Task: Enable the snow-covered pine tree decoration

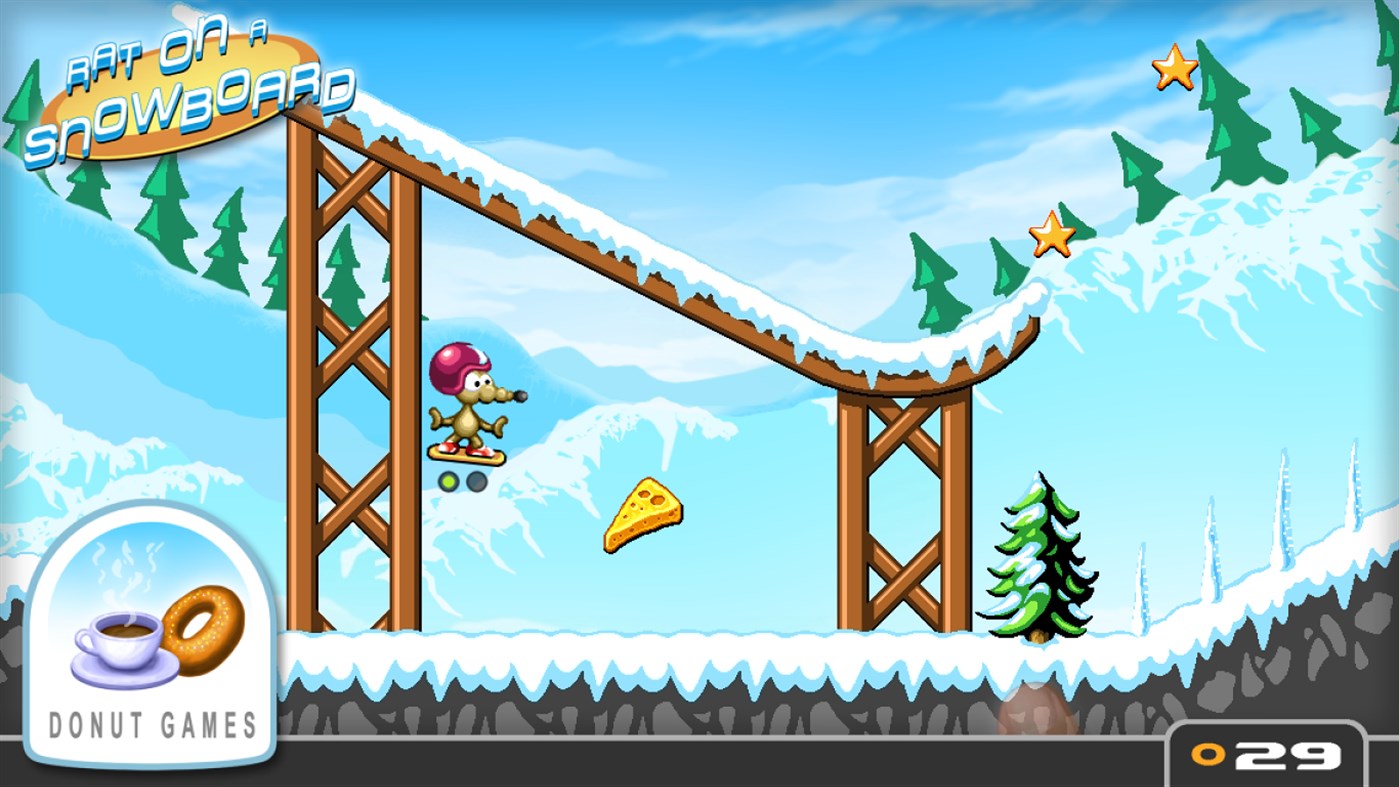Action: tap(1037, 560)
